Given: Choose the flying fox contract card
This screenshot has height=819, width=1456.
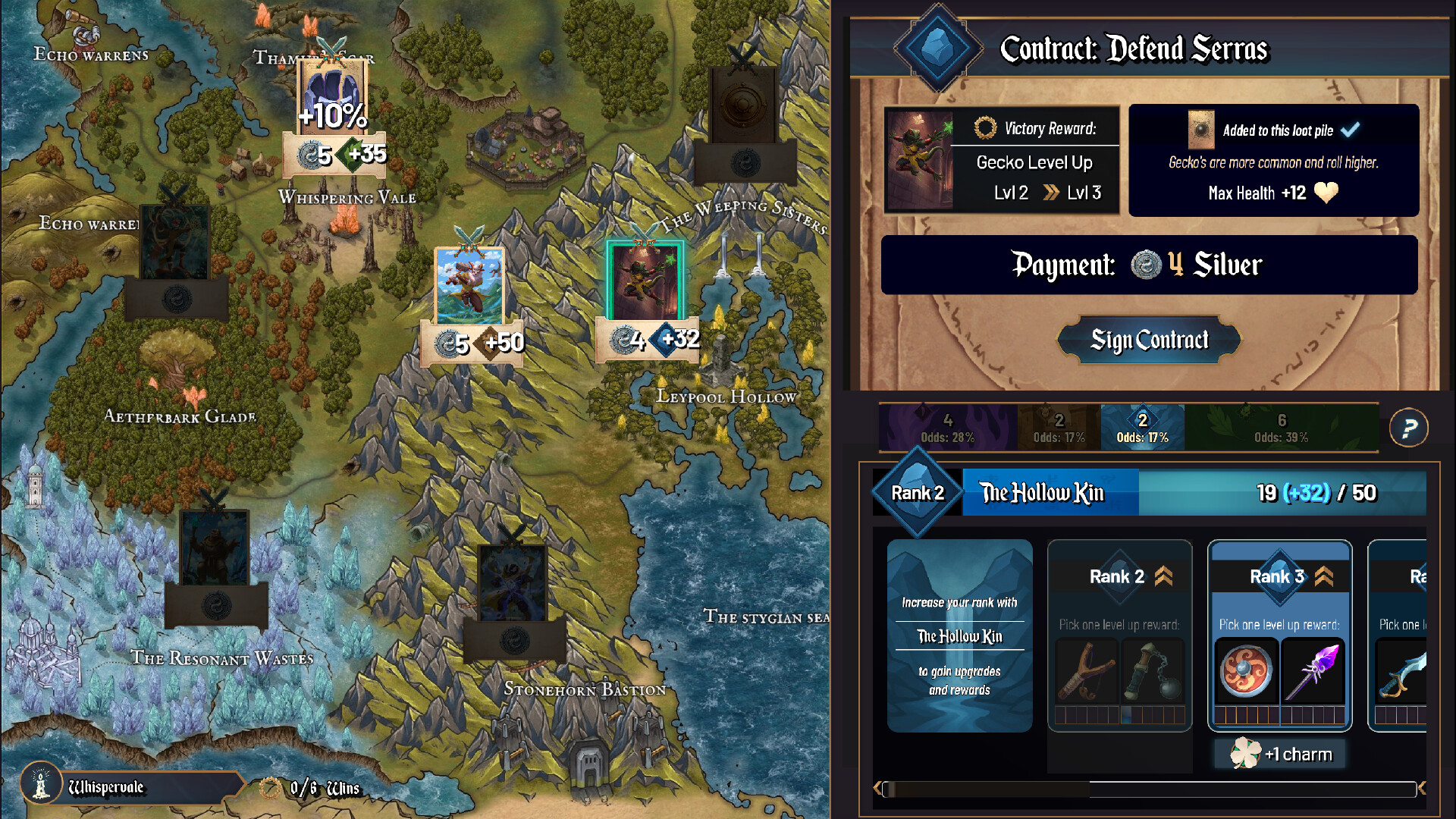Looking at the screenshot, I should click(469, 286).
